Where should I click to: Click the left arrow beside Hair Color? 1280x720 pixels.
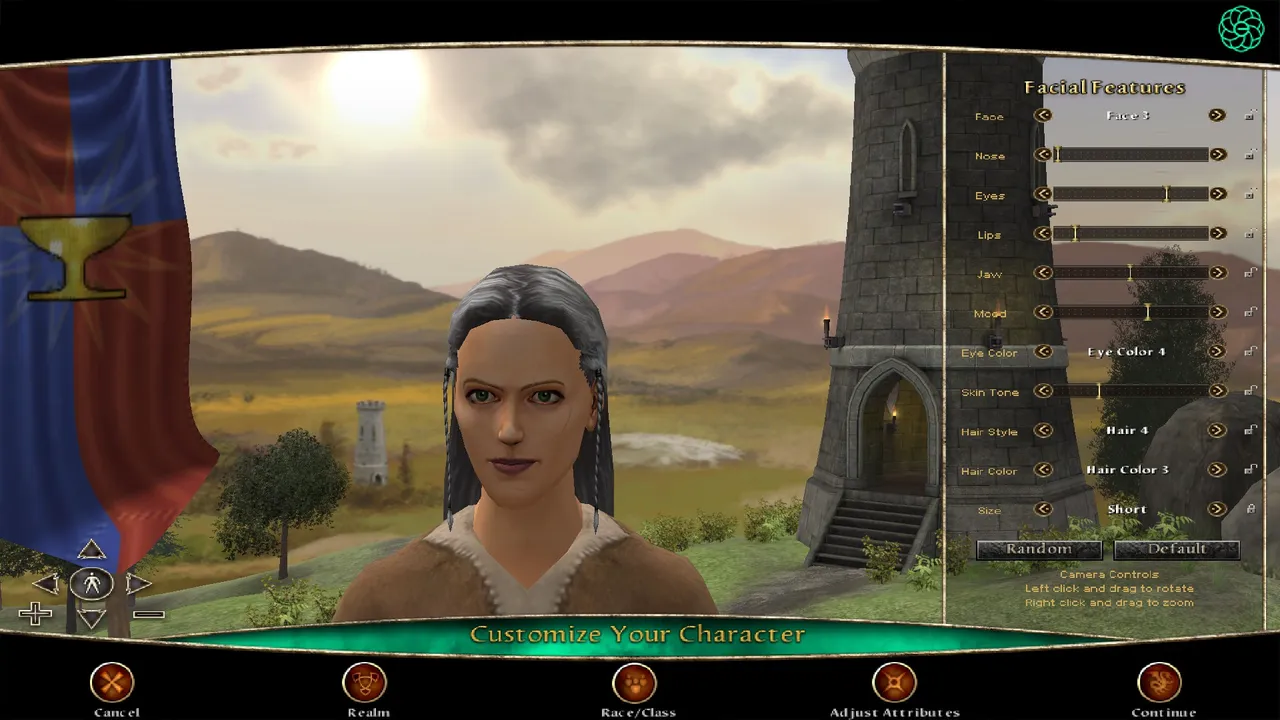click(1043, 470)
